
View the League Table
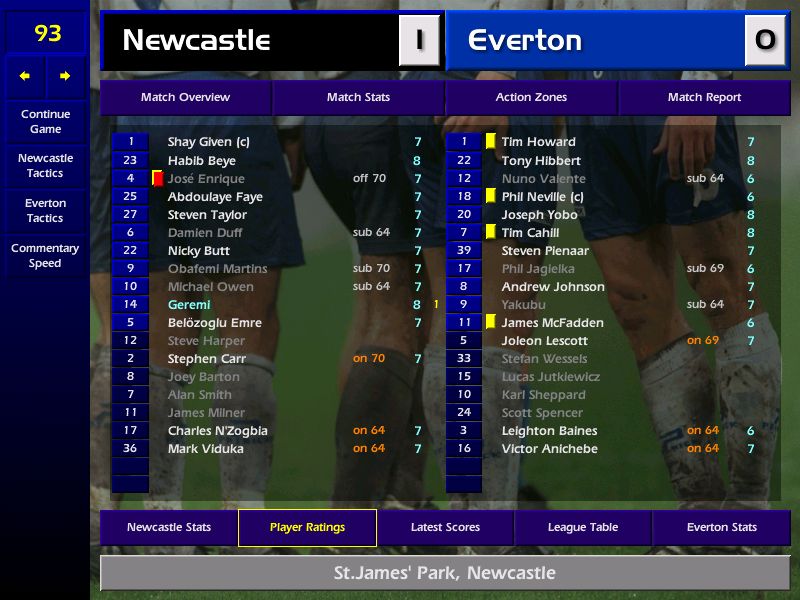click(583, 527)
